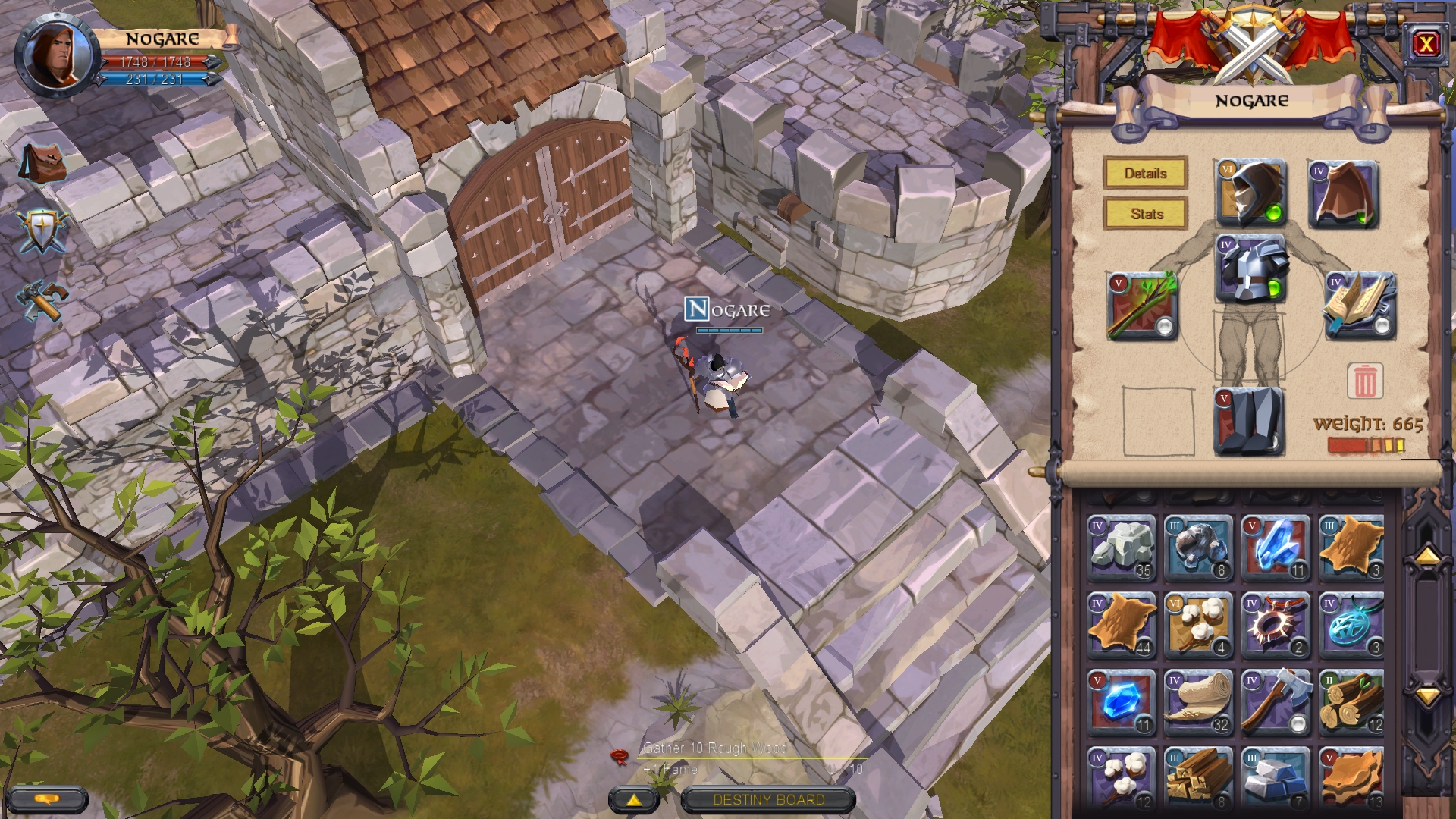Open the Destiny Board
Image resolution: width=1456 pixels, height=819 pixels.
(768, 800)
